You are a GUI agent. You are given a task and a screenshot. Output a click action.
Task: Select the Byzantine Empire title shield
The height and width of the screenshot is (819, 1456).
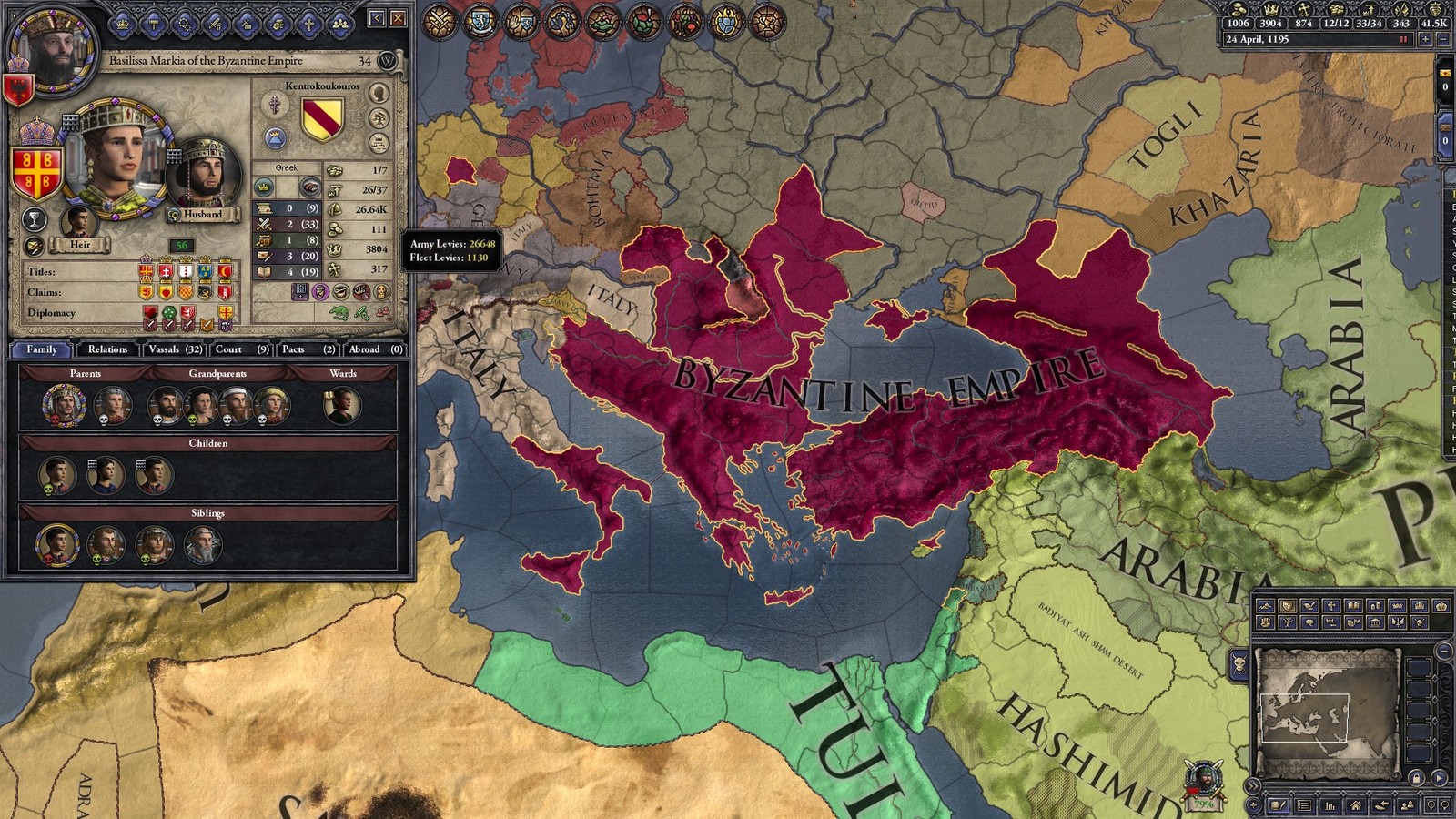(x=35, y=173)
